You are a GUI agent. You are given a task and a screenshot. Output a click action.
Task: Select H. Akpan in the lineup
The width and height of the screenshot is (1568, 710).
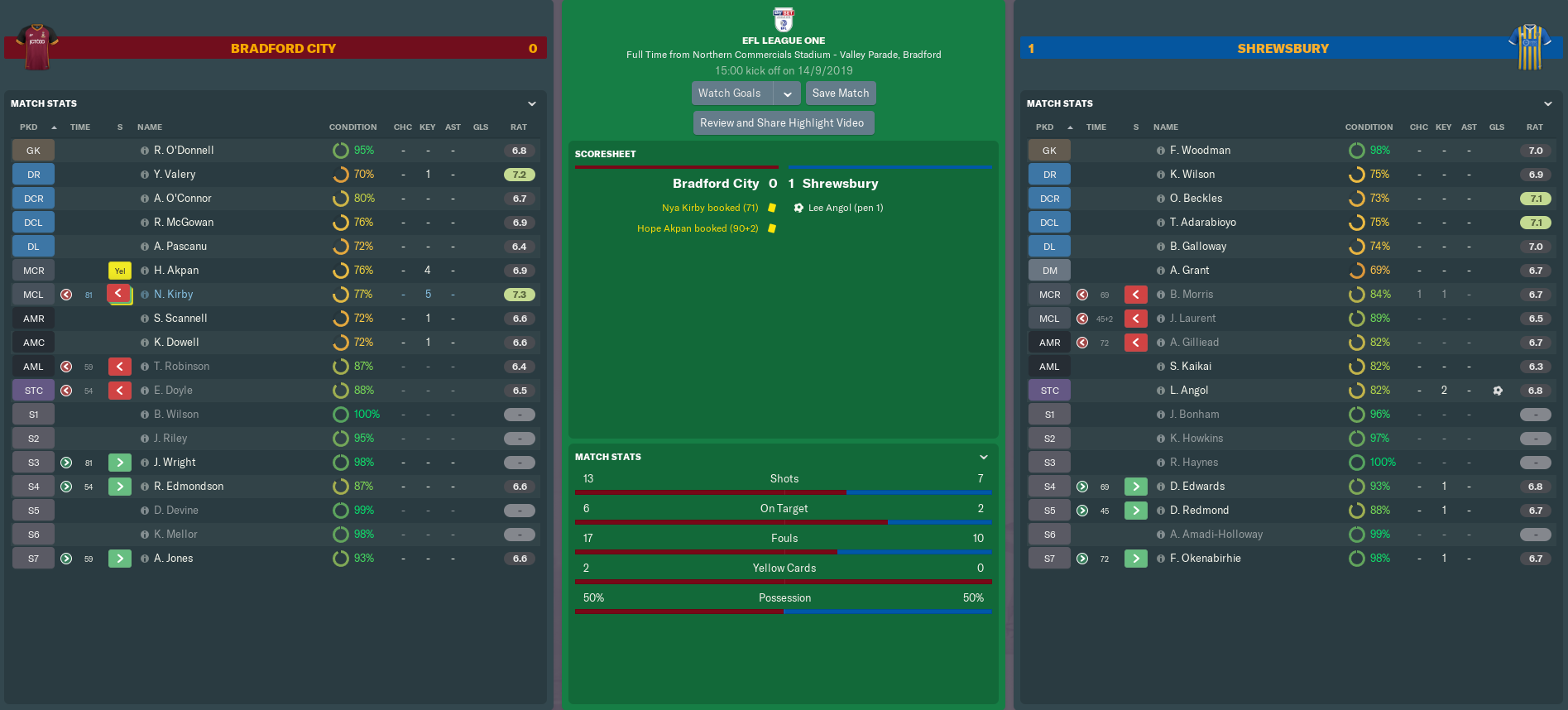pos(176,271)
